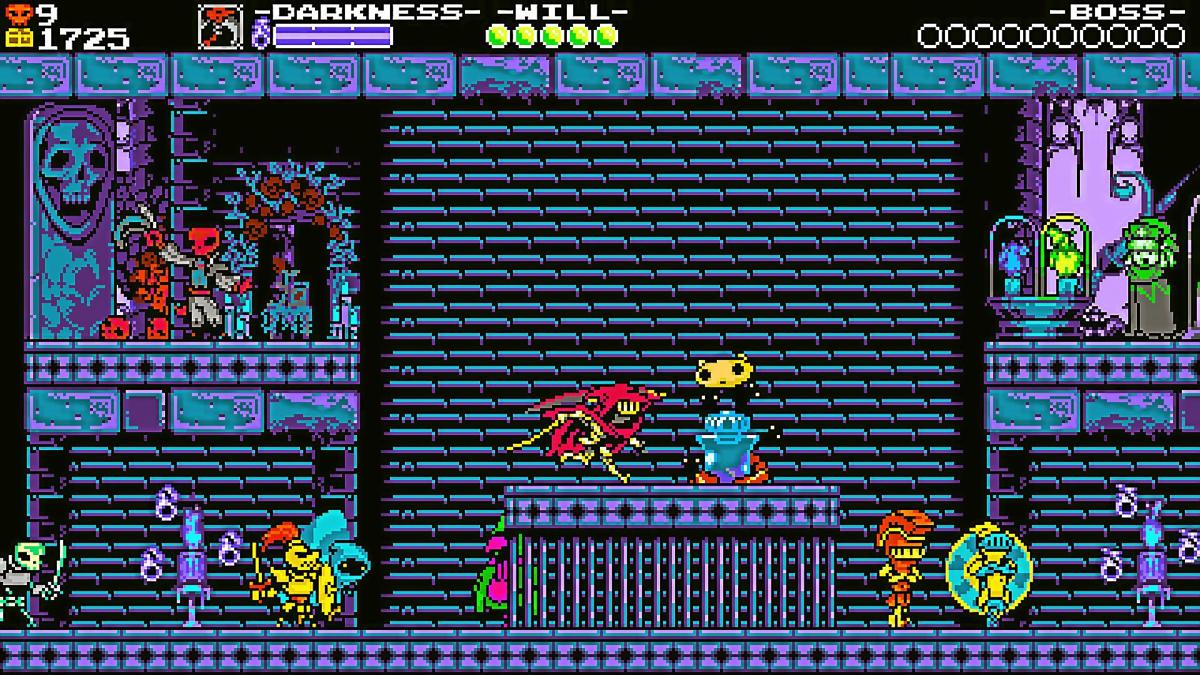
Task: Select the equipped curio icon
Action: (220, 27)
